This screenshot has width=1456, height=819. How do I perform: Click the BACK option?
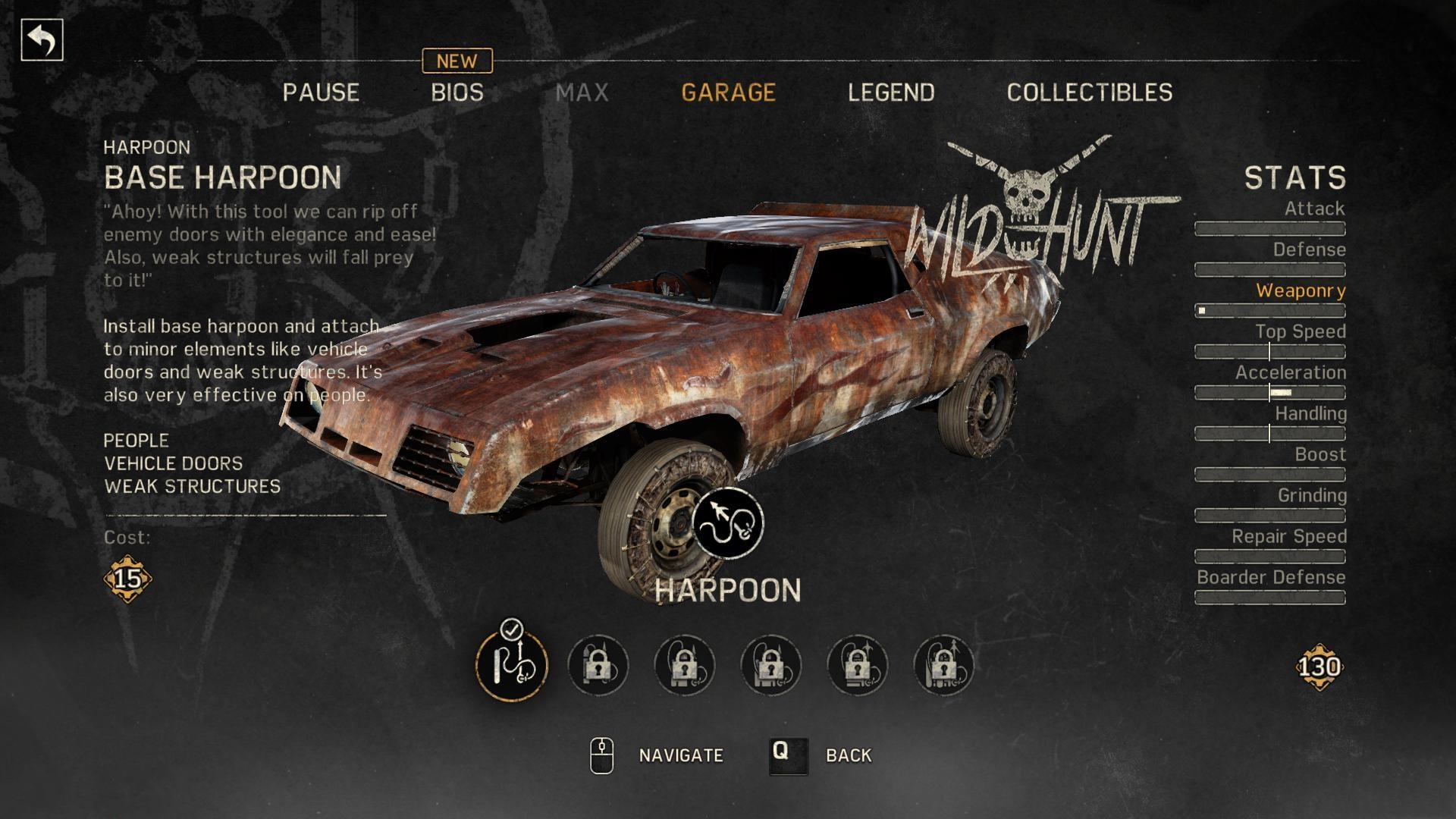pos(848,755)
